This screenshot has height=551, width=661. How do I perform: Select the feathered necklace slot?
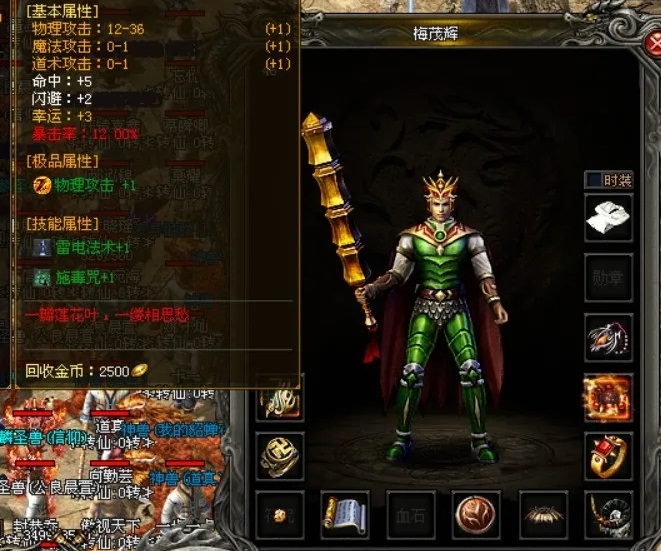(609, 337)
